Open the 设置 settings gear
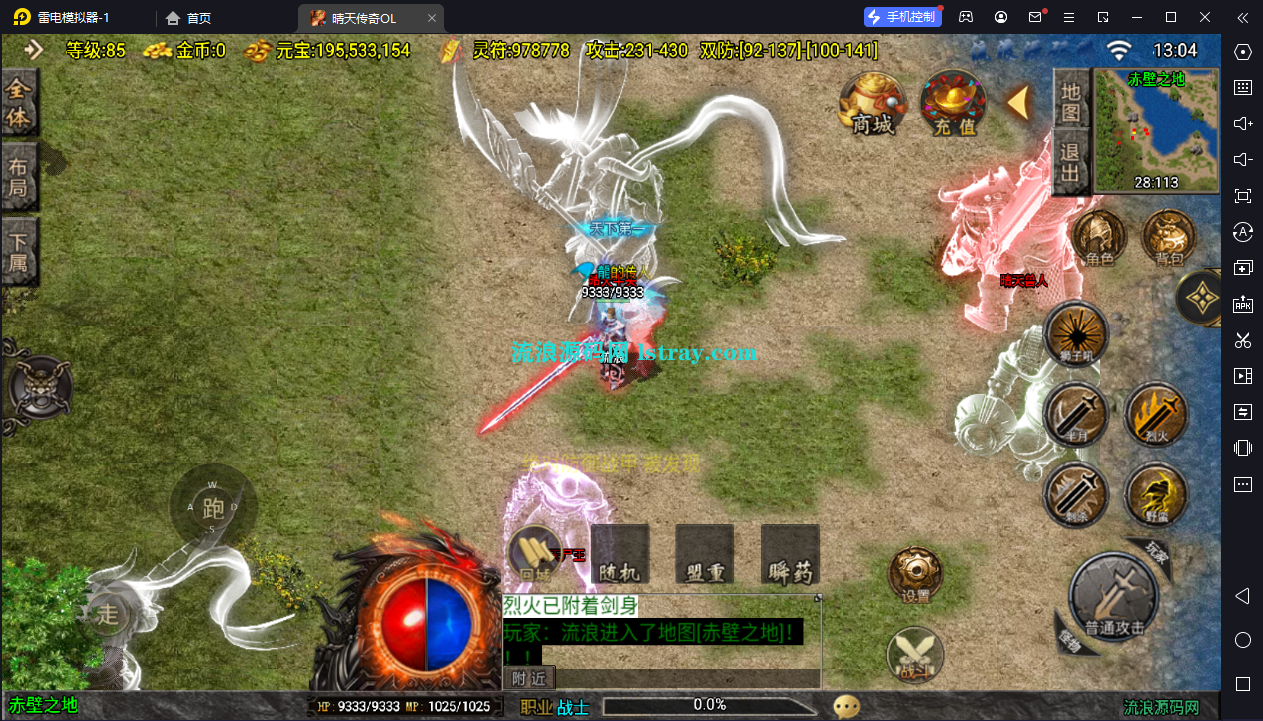The height and width of the screenshot is (721, 1263). pos(915,573)
